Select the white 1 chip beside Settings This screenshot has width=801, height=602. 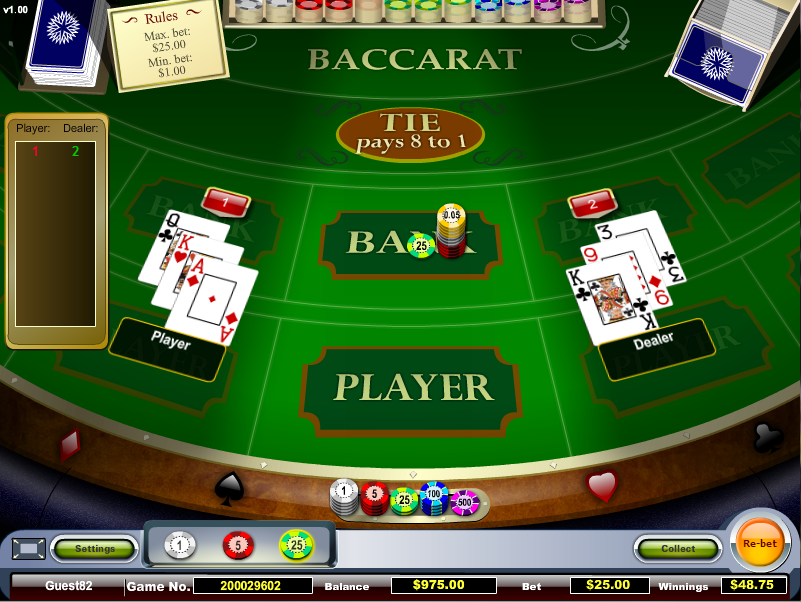point(181,545)
